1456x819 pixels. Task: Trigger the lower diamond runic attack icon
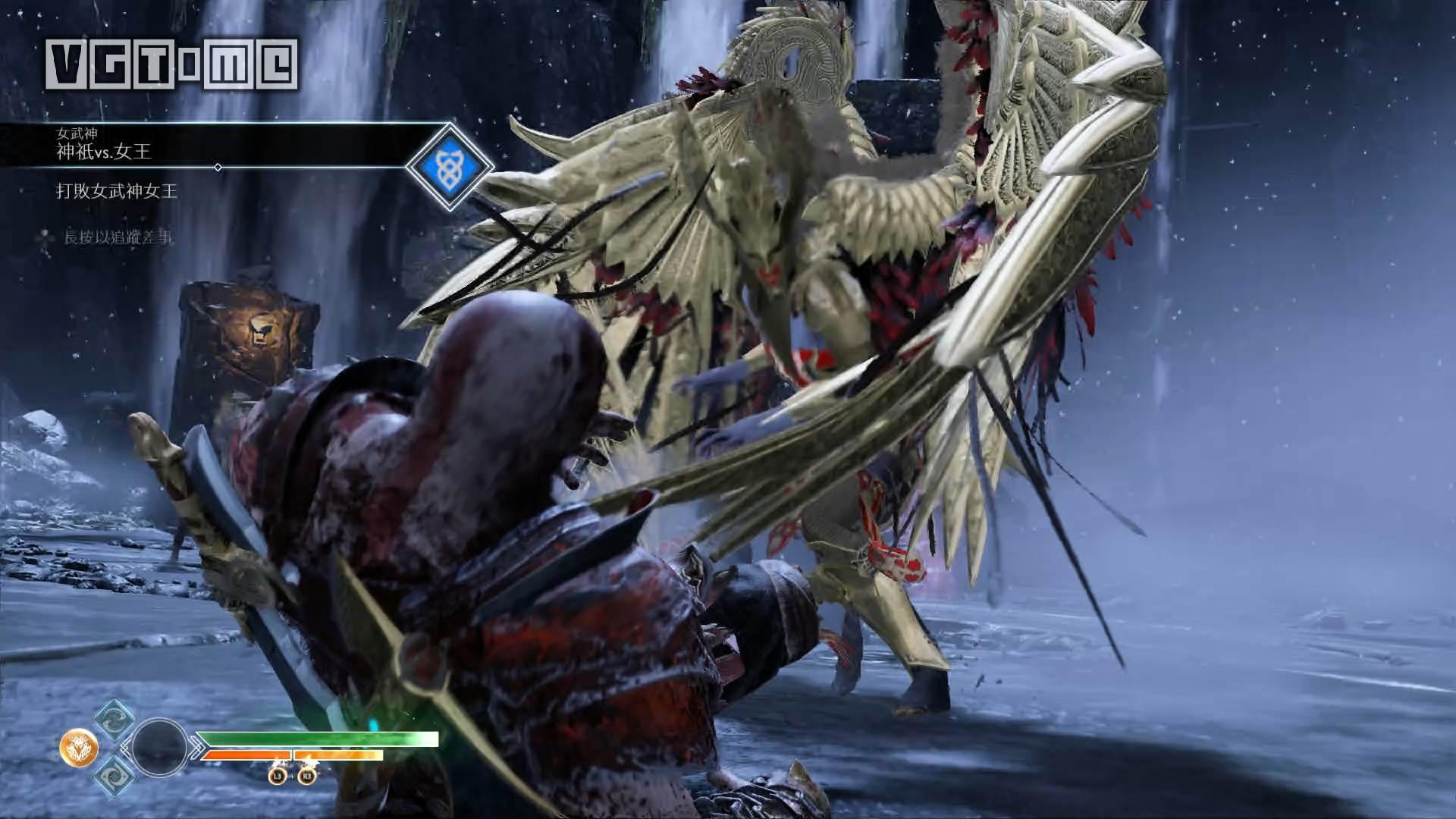click(x=115, y=775)
